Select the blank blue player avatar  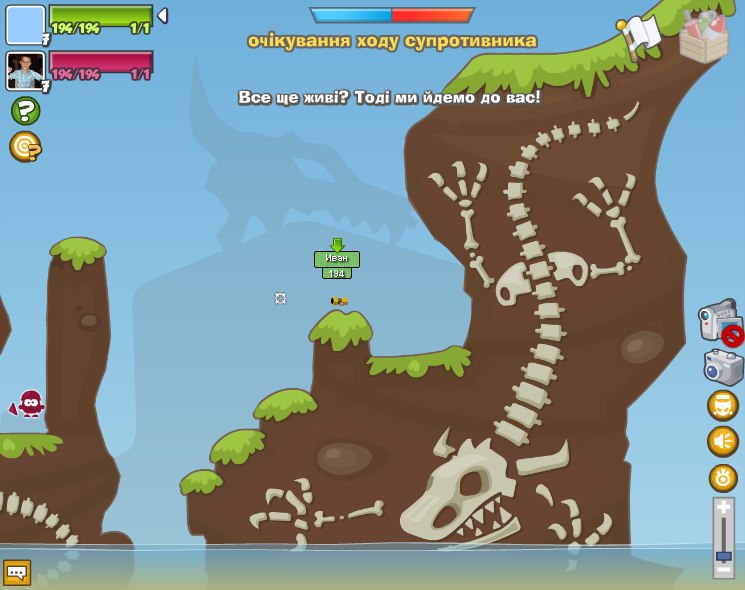[x=25, y=25]
